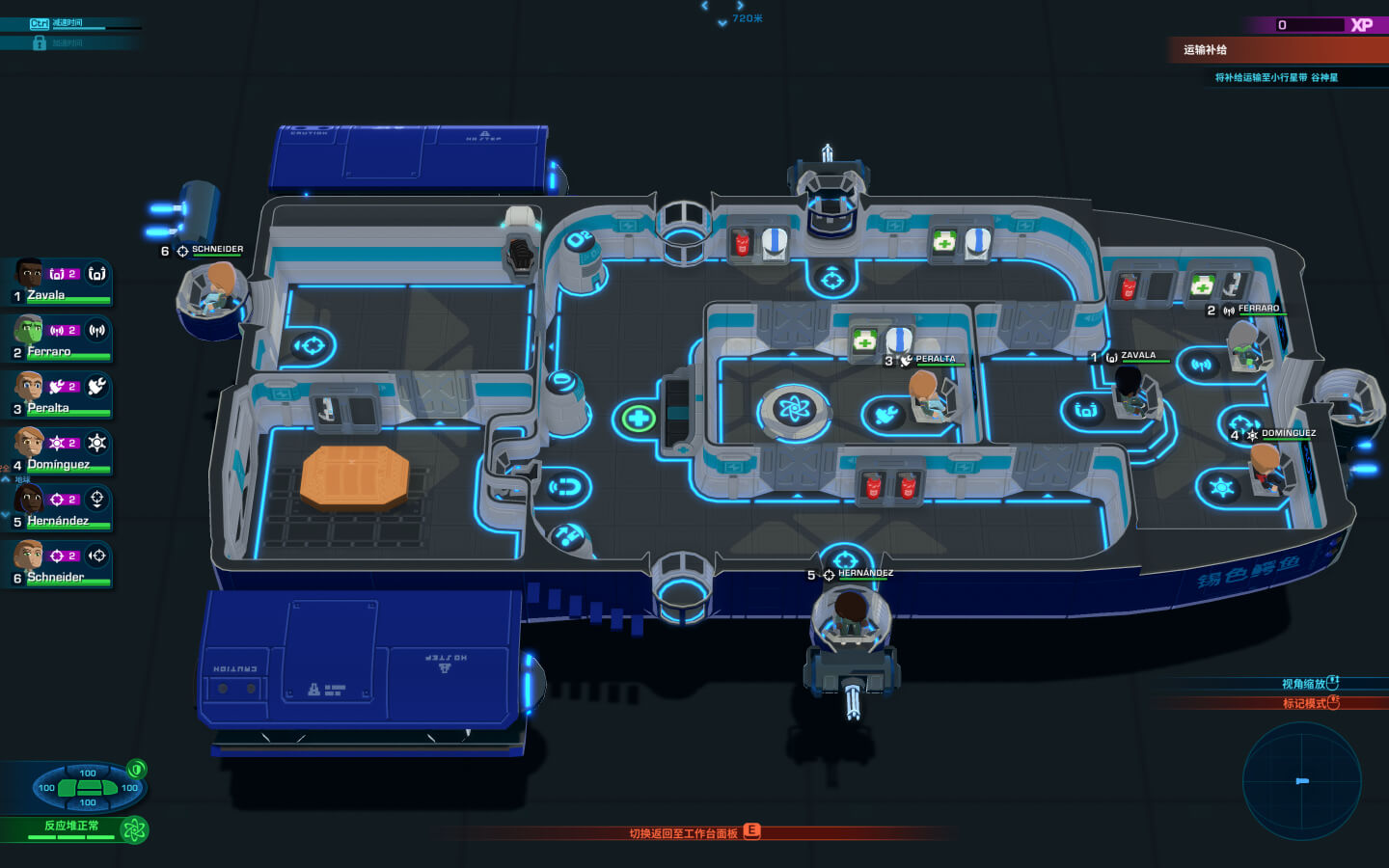Activate Zavala's ability icon on his card
This screenshot has height=868, width=1389.
click(97, 274)
